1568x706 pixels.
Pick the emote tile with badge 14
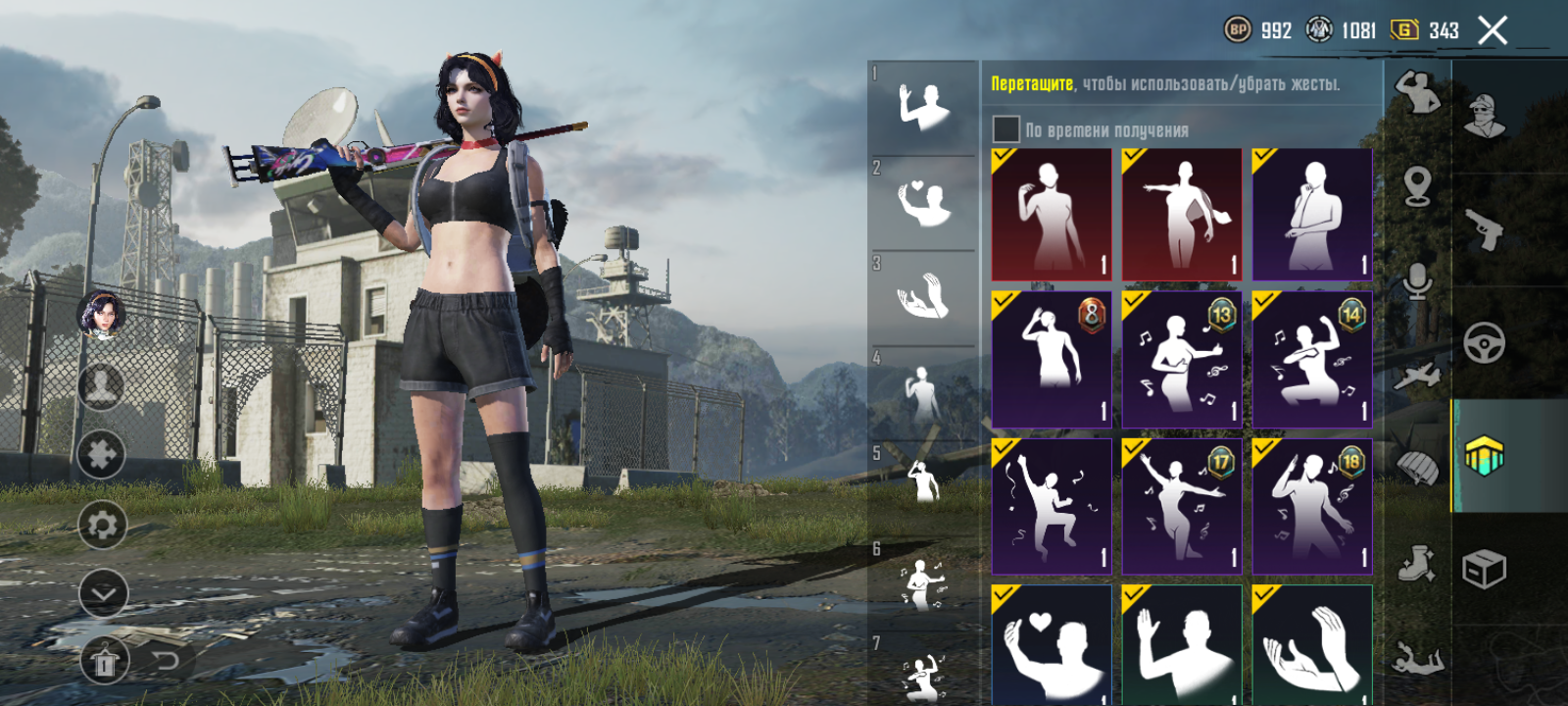click(x=1312, y=360)
